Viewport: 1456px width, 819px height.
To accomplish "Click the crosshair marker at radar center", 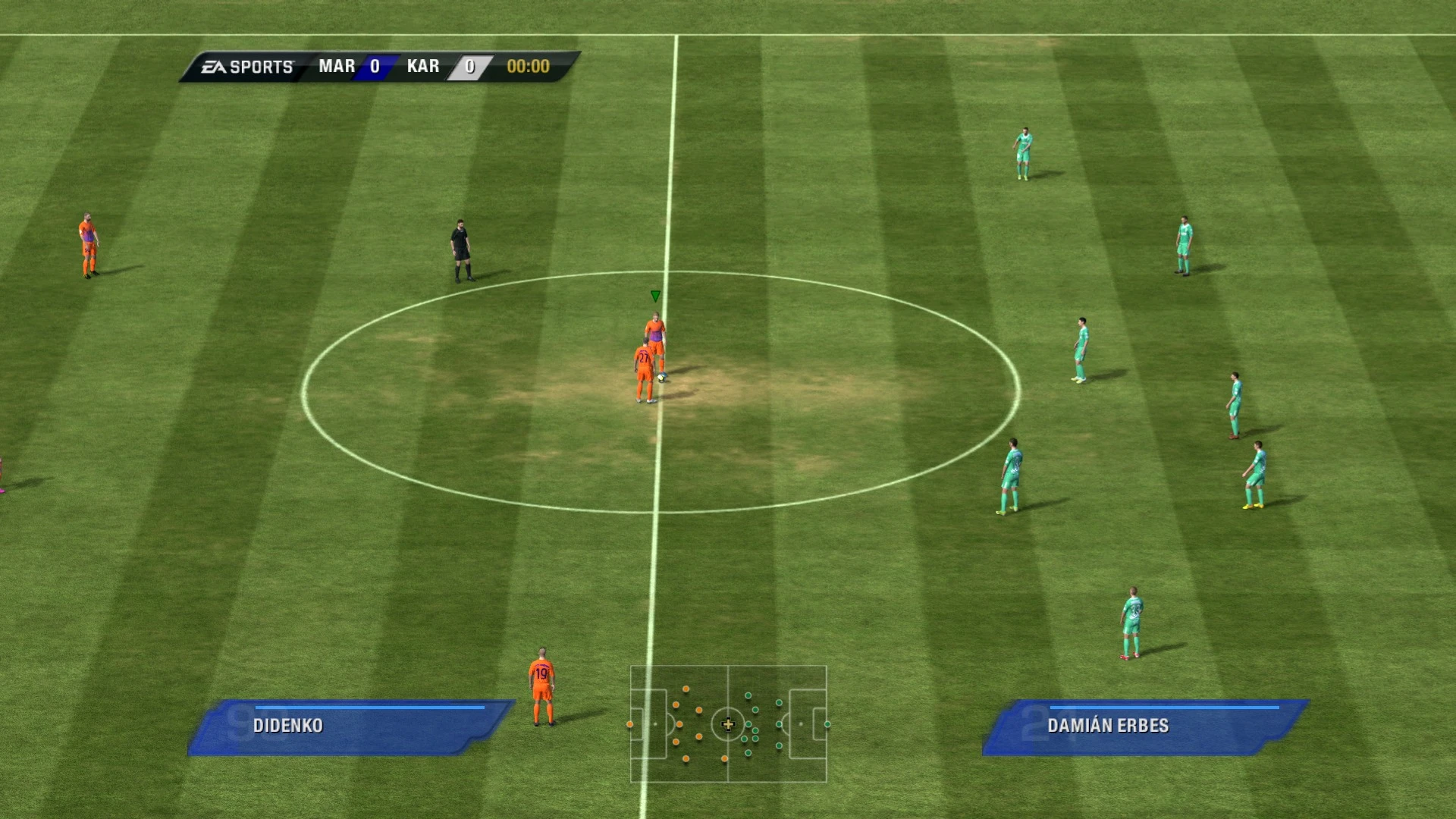I will (728, 725).
